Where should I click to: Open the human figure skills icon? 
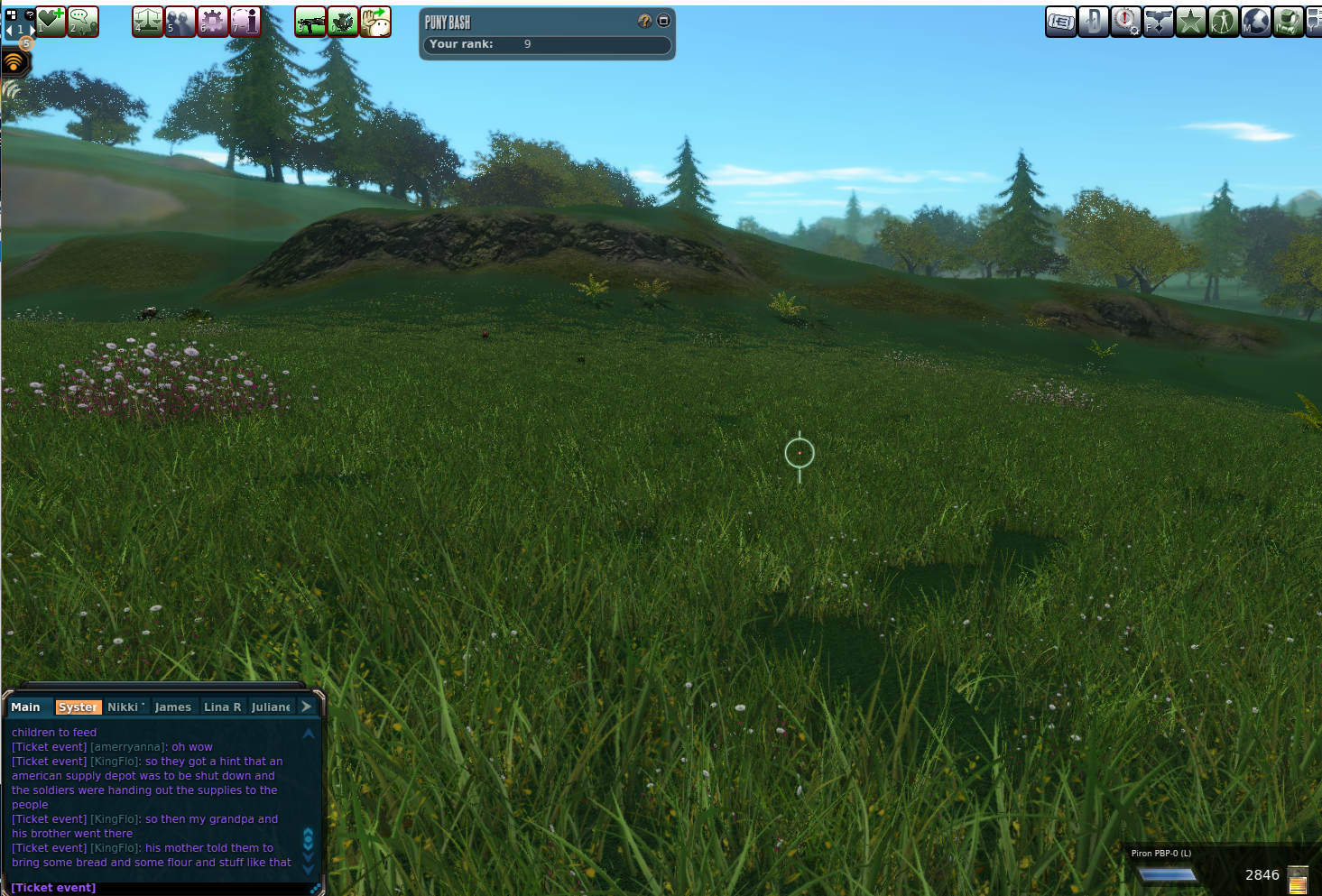[x=1223, y=21]
